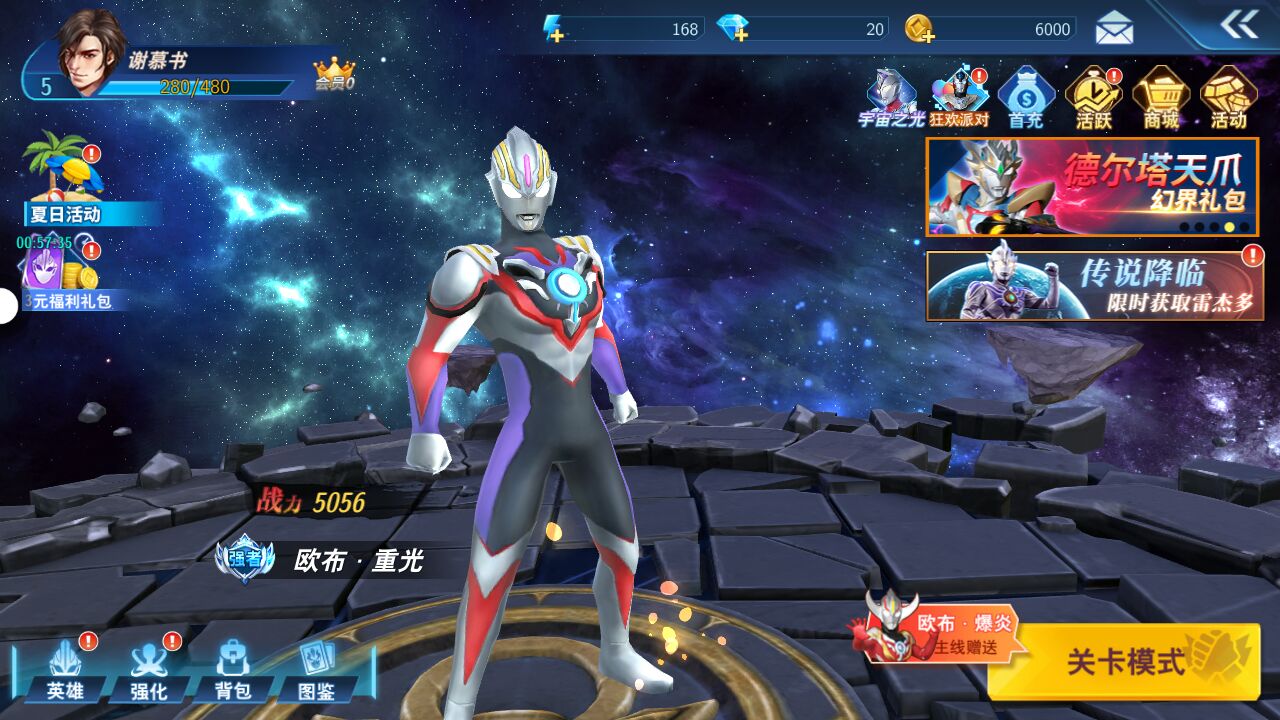Open the 图鉴 card collection
Screen dimensions: 1280x720
[x=317, y=671]
